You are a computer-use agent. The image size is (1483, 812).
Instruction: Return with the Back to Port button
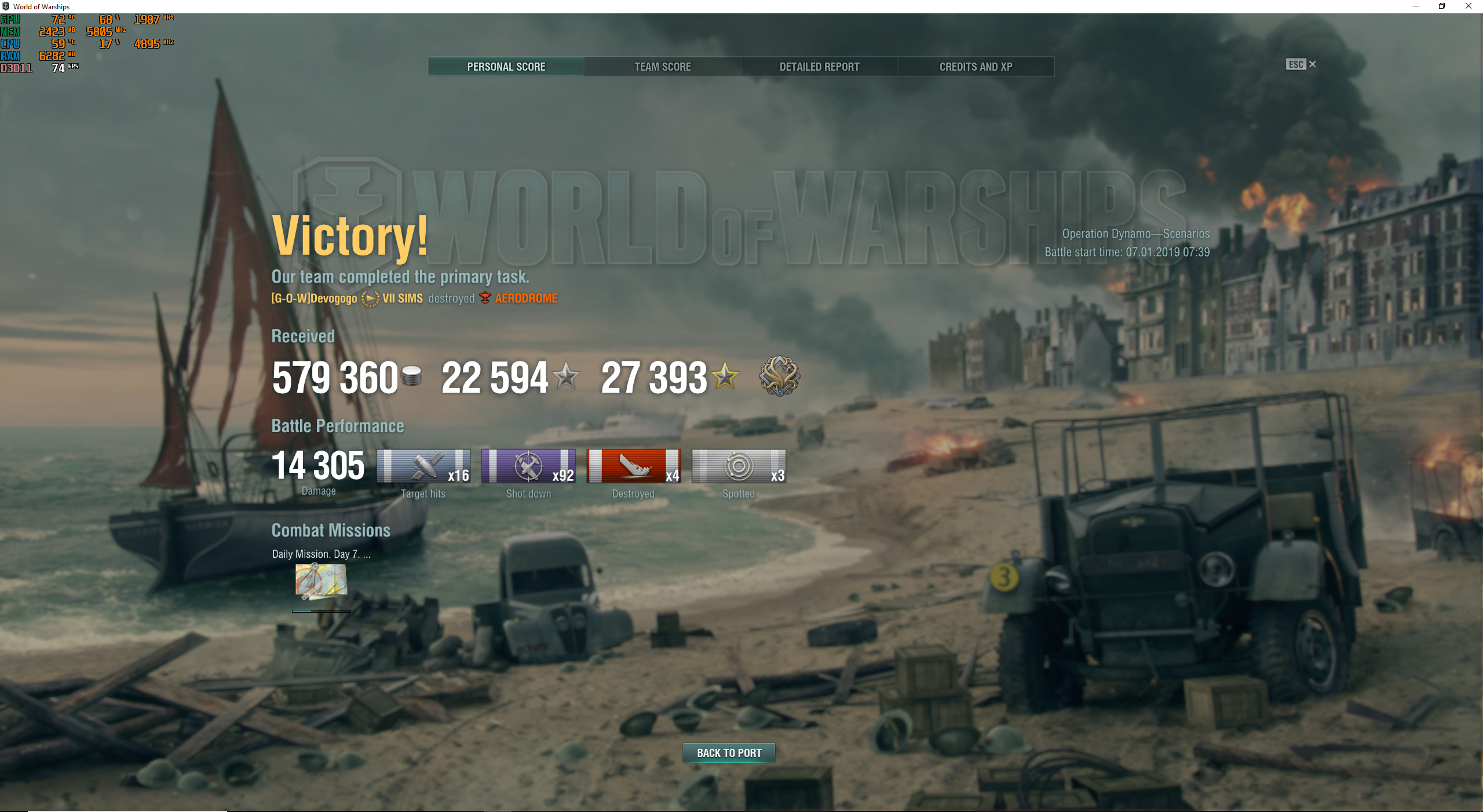coord(729,753)
